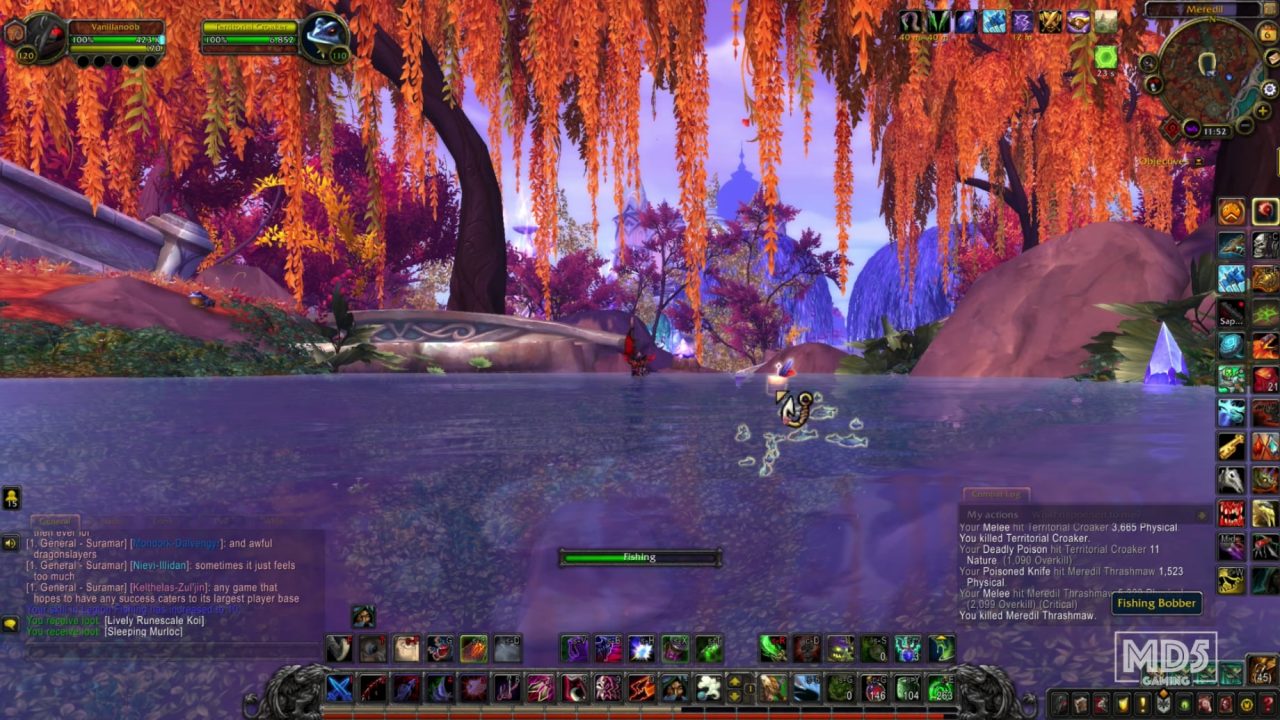This screenshot has height=720, width=1280.
Task: Open the chat bubble icon beside the chatbox
Action: (x=10, y=622)
